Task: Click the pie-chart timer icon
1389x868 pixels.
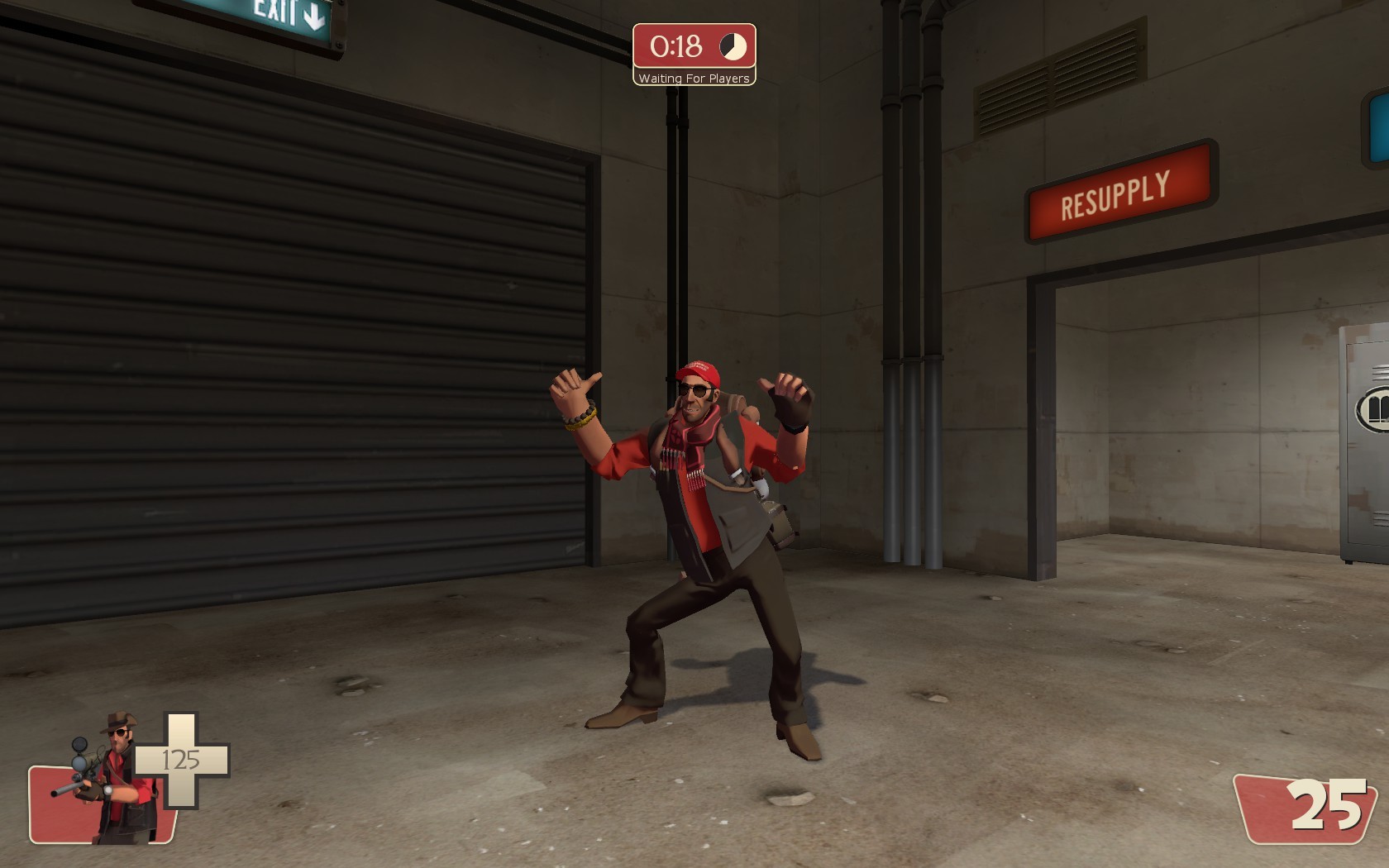Action: tap(731, 47)
